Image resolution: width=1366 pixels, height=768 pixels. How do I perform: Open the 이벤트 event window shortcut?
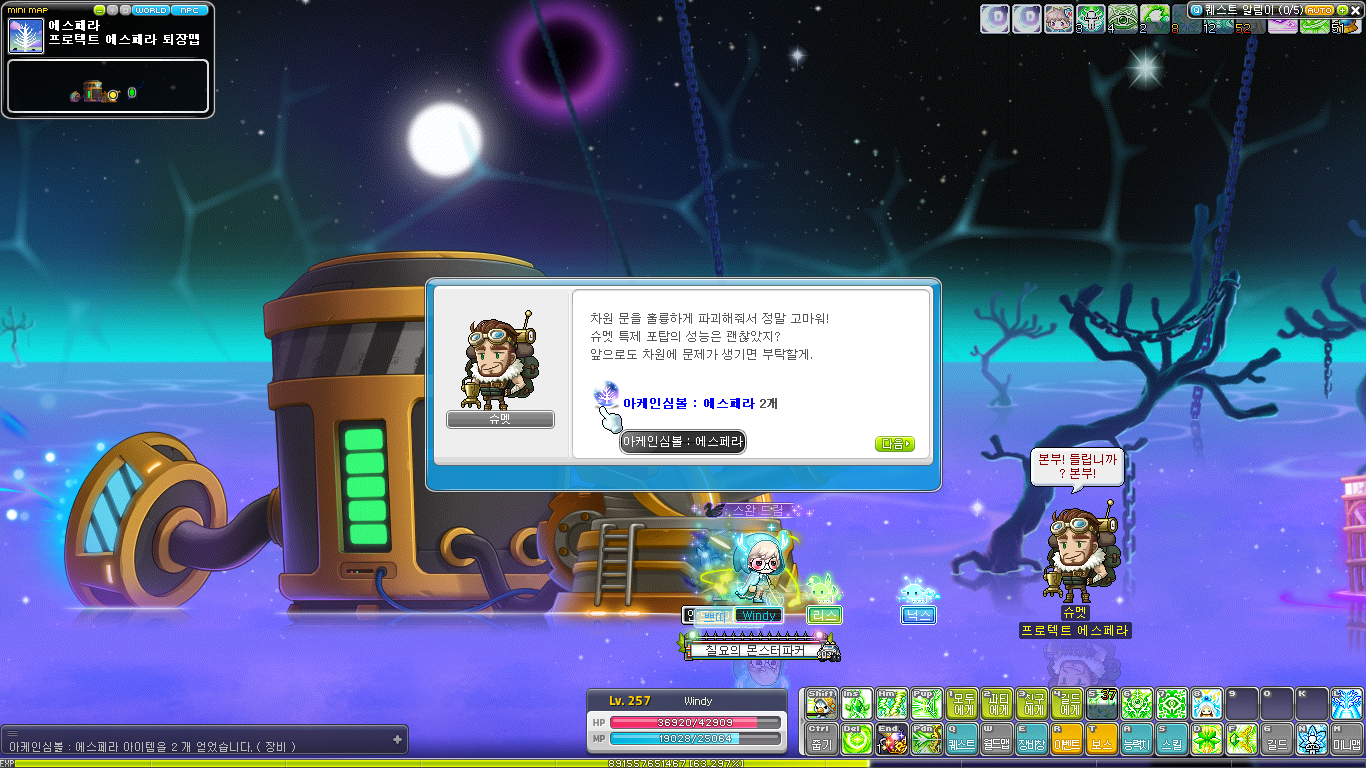click(1067, 740)
